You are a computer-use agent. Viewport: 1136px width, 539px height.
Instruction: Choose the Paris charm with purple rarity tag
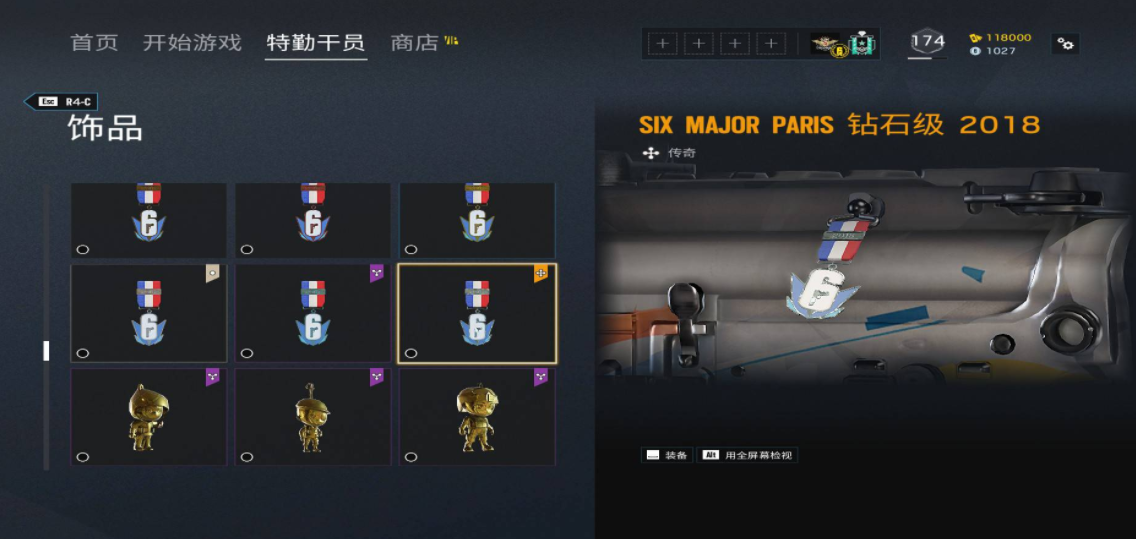pos(313,313)
